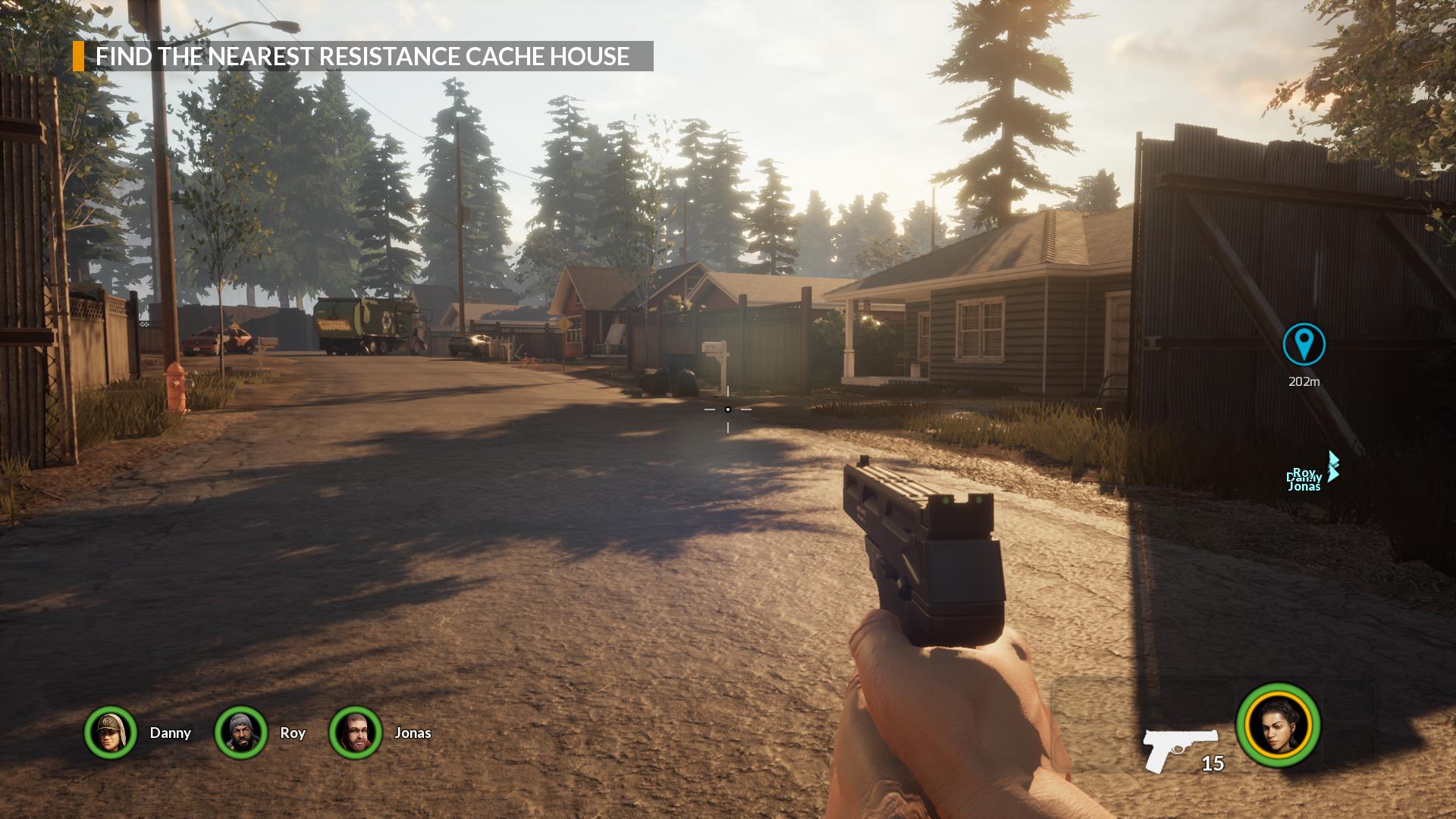This screenshot has height=819, width=1456.
Task: Click the blue objective waypoint marker
Action: pos(1304,344)
